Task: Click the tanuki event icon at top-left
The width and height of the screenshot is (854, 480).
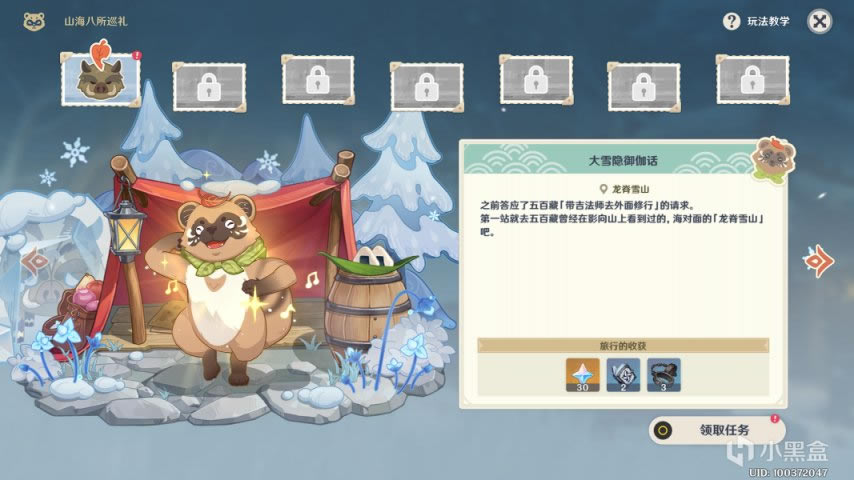Action: coord(34,20)
